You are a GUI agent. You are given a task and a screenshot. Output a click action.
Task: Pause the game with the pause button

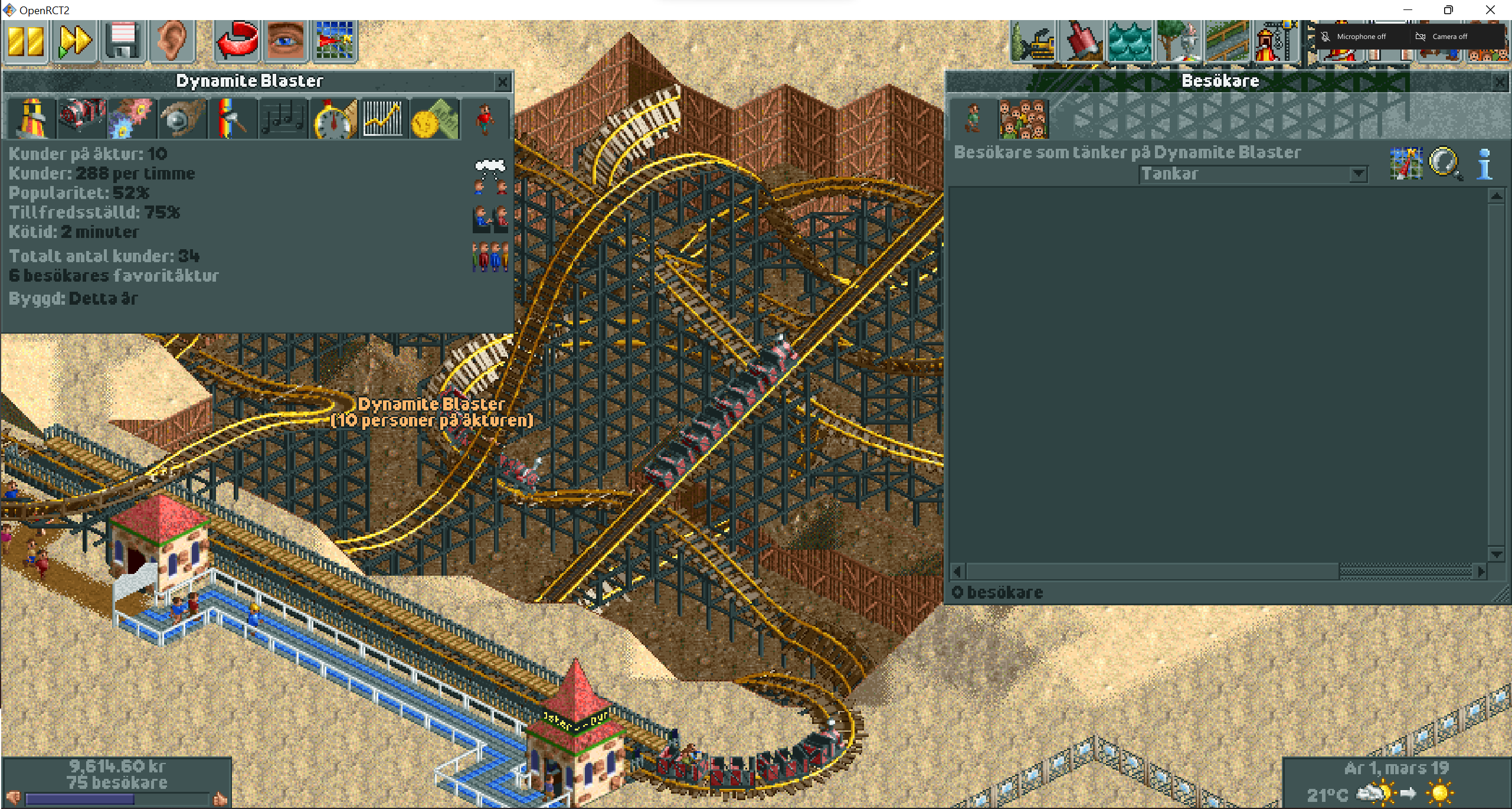pos(25,40)
